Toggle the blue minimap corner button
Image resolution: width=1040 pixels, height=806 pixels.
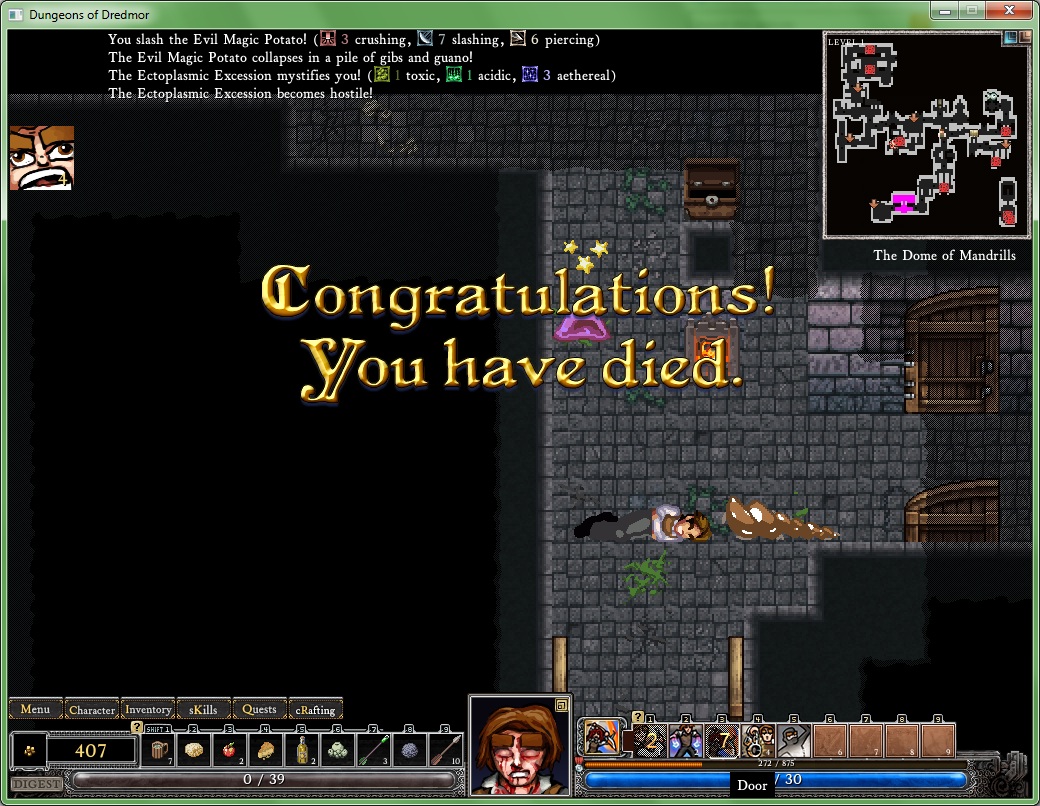pos(1009,37)
